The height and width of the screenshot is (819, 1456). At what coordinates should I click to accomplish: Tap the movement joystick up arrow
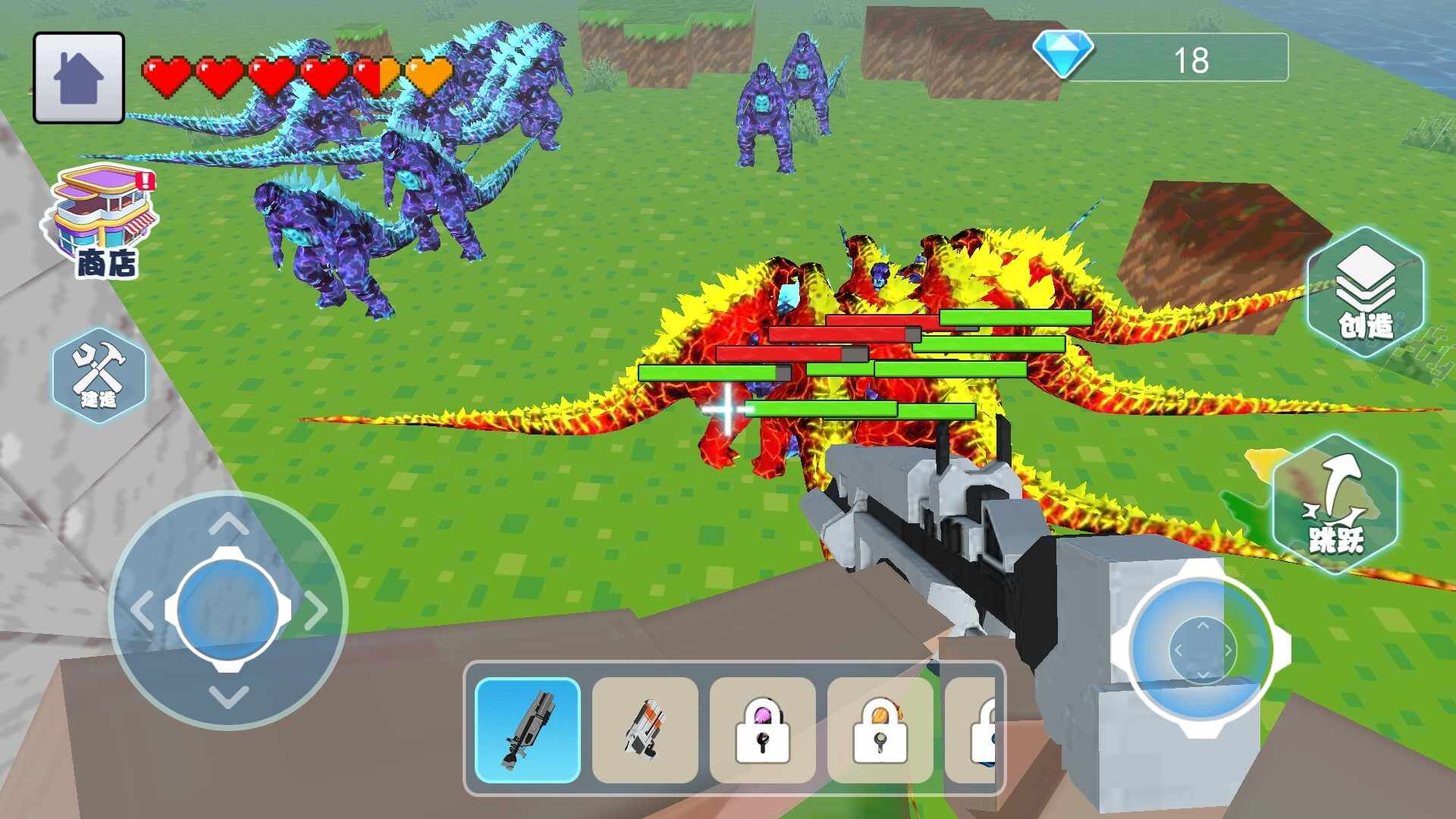click(228, 523)
